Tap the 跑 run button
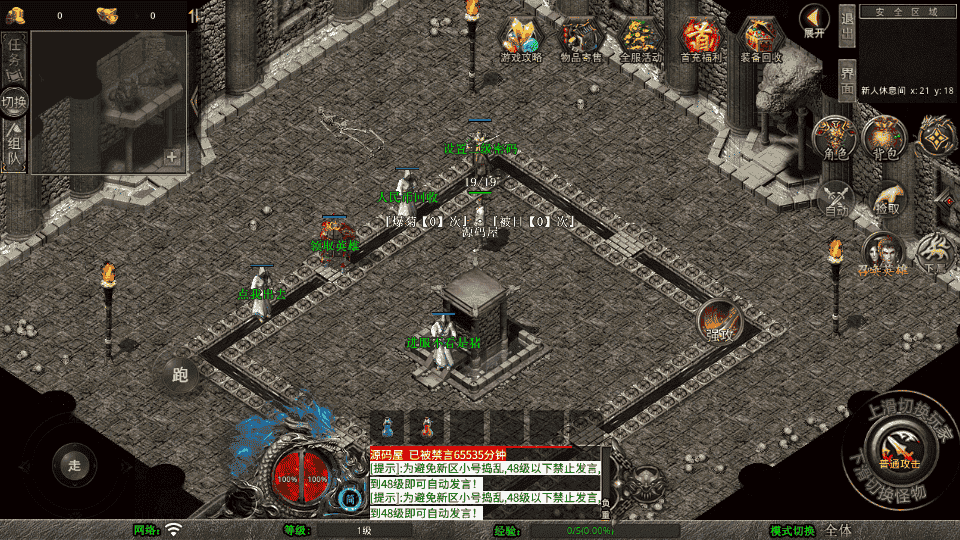This screenshot has height=540, width=960. [x=180, y=375]
